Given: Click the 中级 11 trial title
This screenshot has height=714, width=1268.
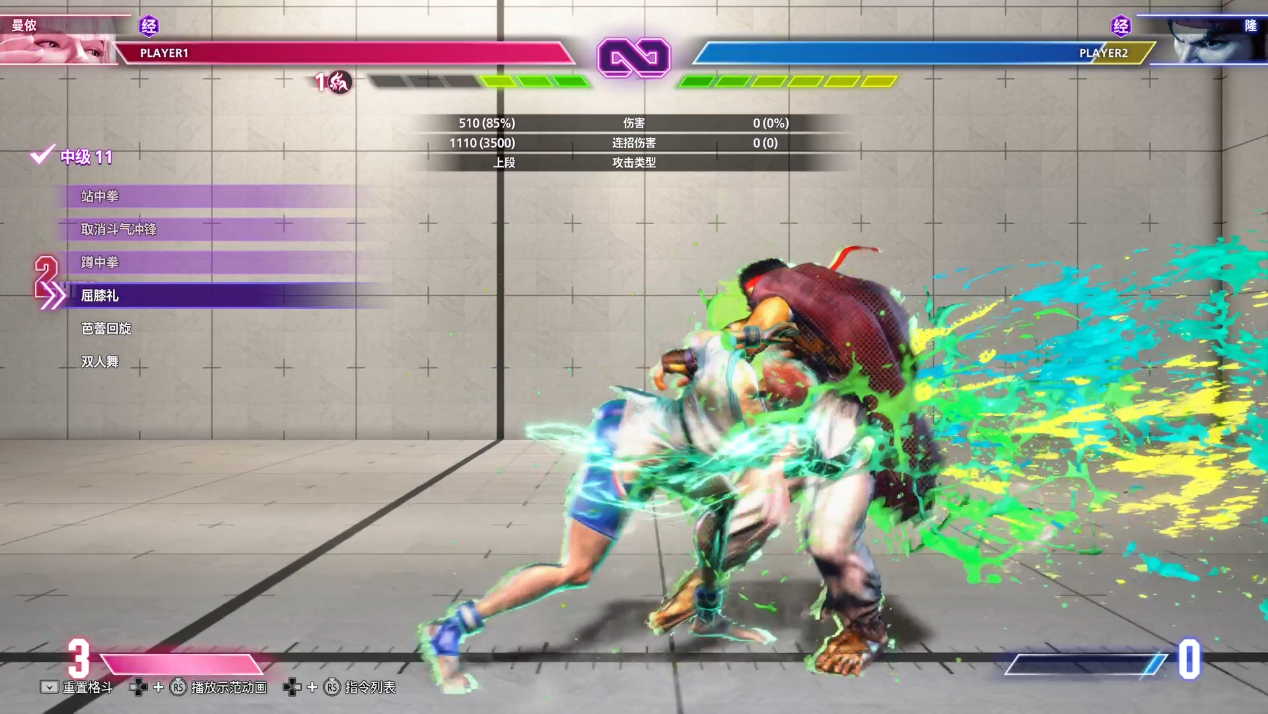Looking at the screenshot, I should click(x=86, y=157).
